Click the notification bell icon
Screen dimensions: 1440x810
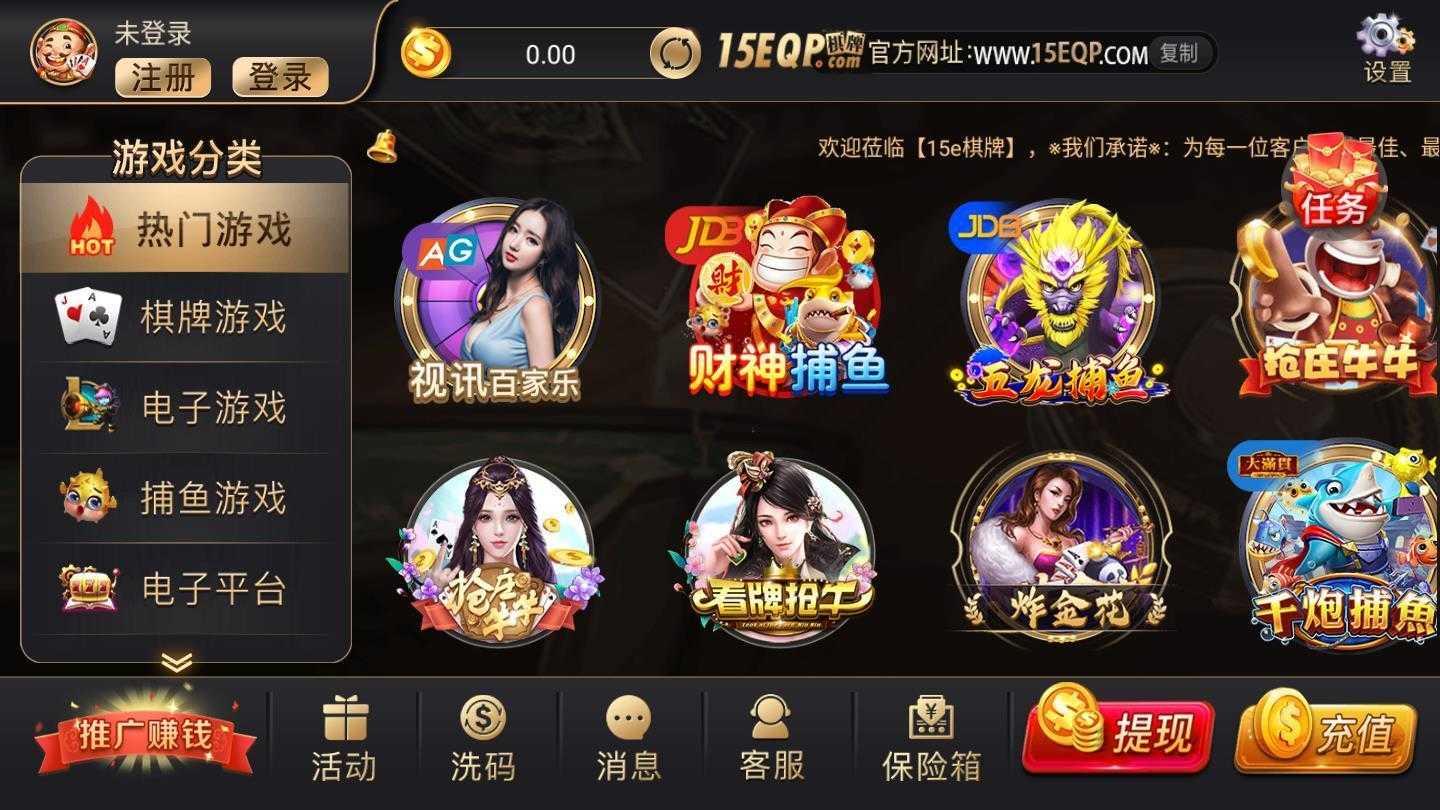point(380,148)
